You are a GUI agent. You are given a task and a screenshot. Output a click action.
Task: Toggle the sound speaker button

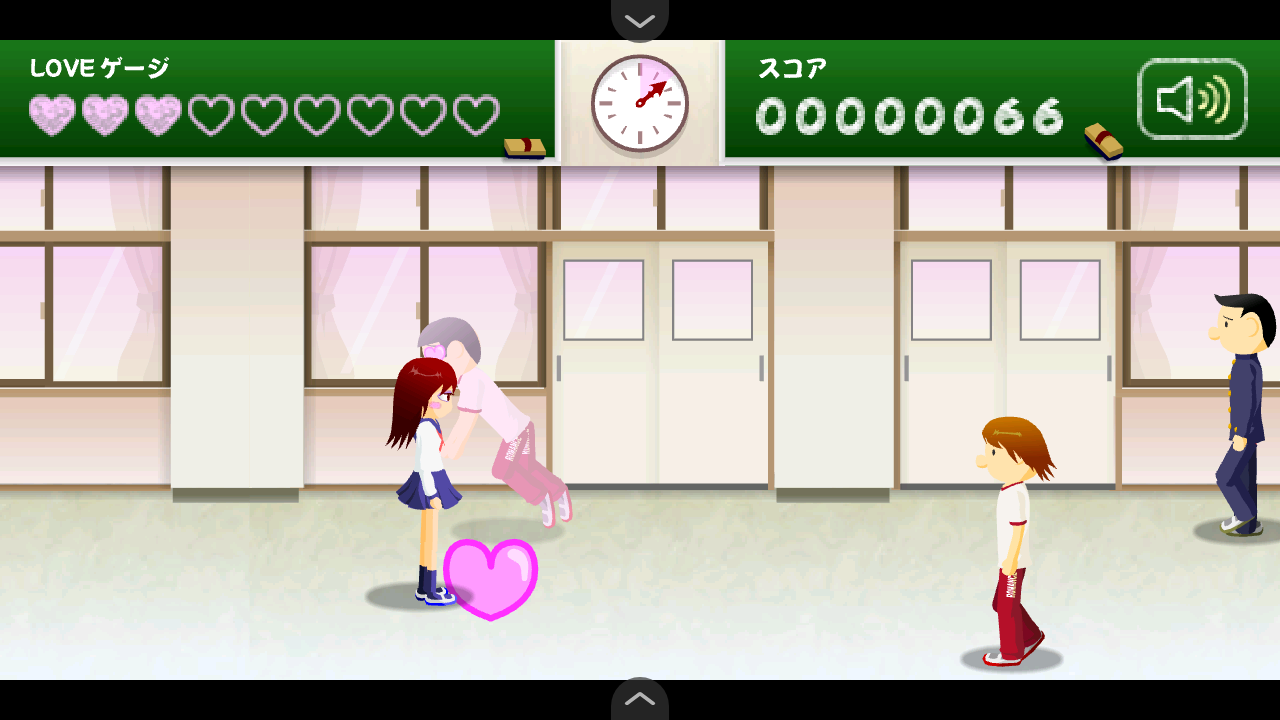tap(1192, 99)
